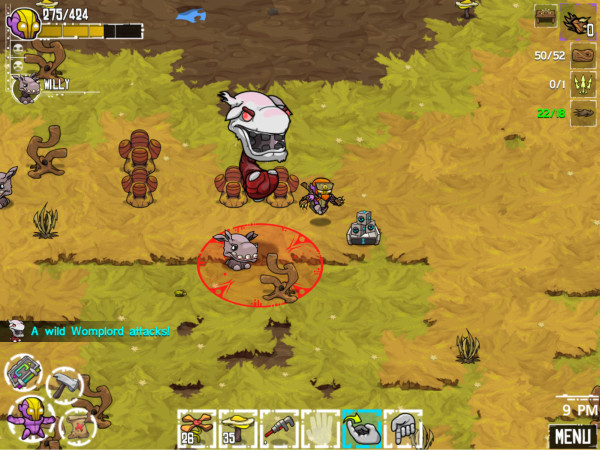
Task: Click the Willy pet portrait
Action: (x=26, y=88)
